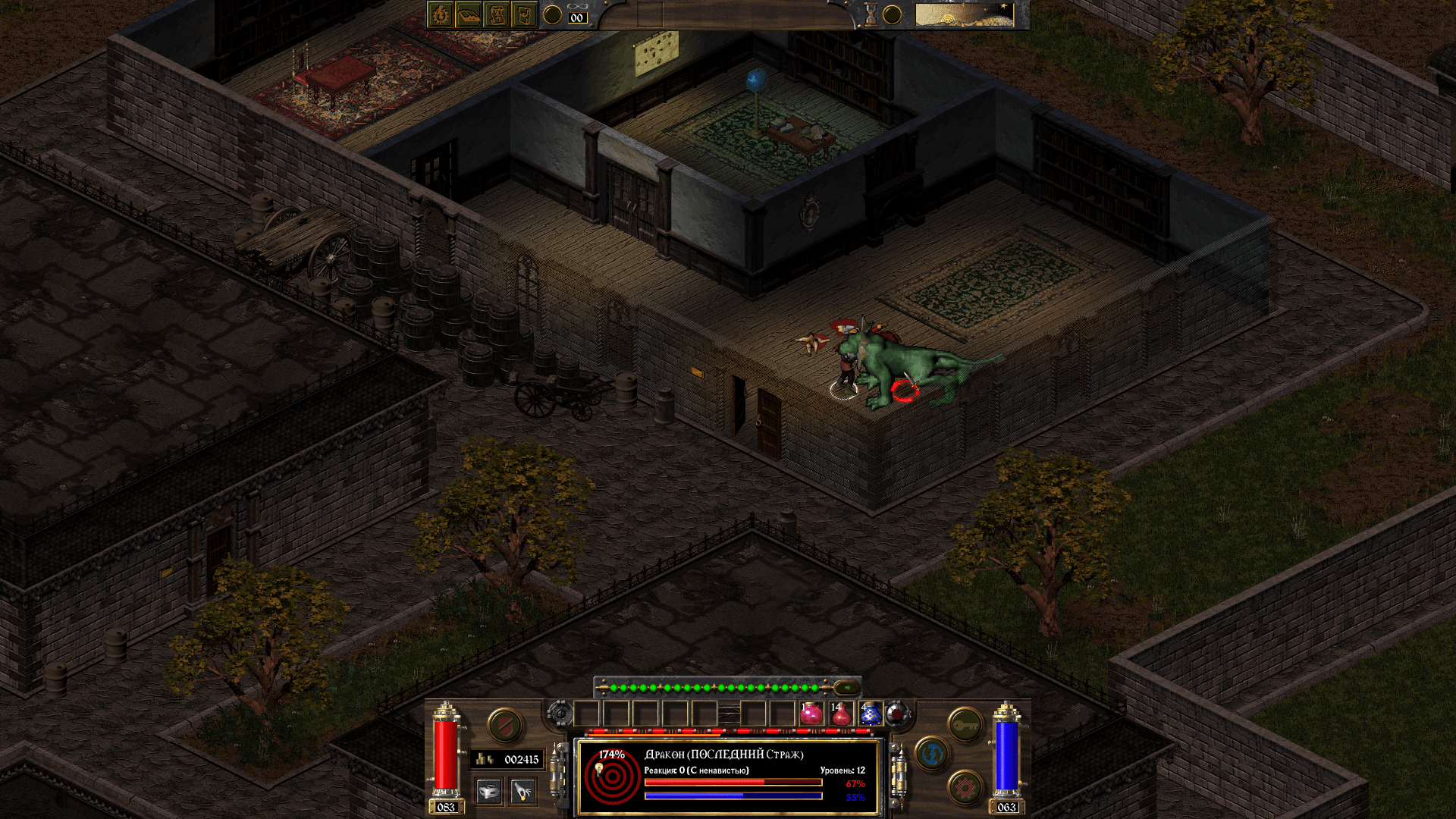Select the mask icon near the gold counter
Screen dimensions: 1456x819
click(489, 791)
